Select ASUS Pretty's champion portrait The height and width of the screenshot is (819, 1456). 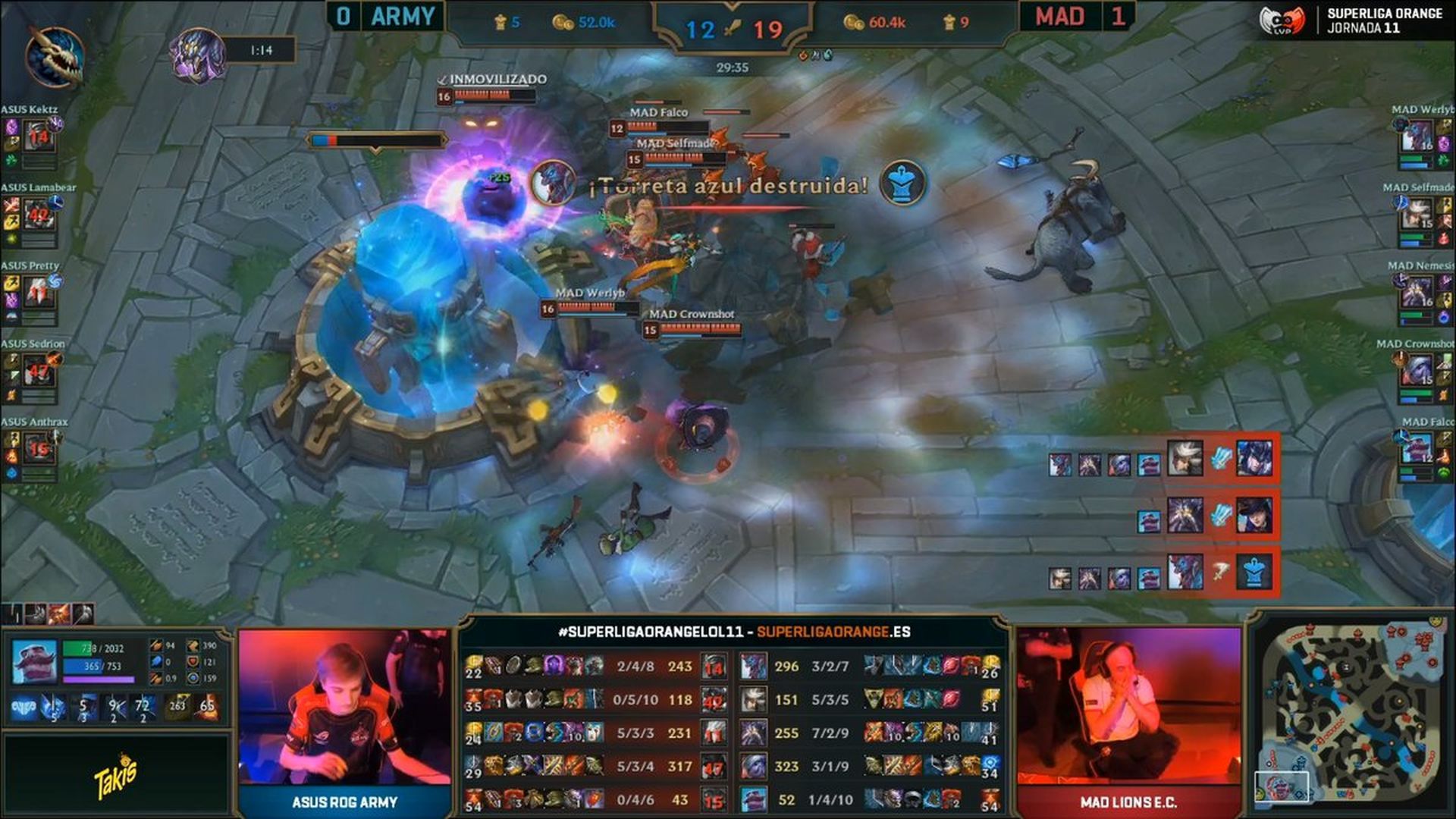[x=38, y=293]
